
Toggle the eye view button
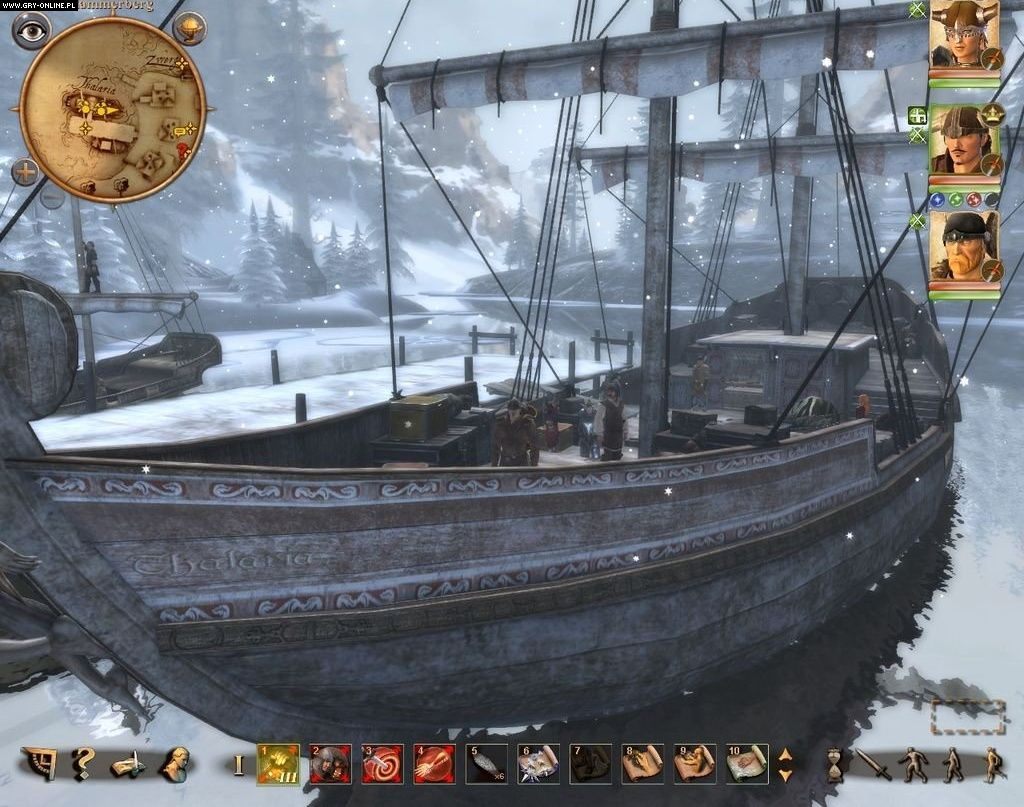coord(31,30)
